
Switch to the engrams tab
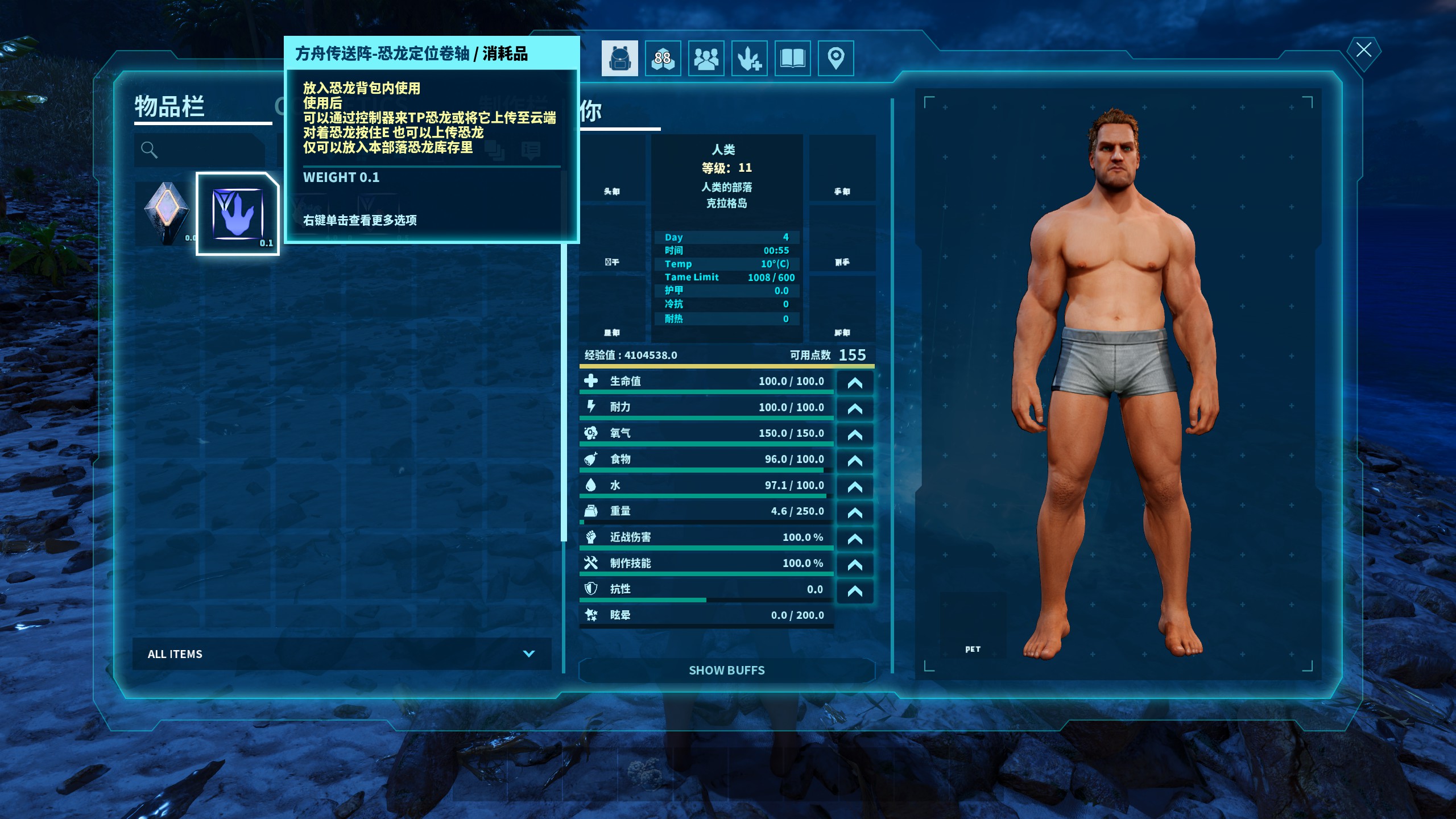click(663, 58)
